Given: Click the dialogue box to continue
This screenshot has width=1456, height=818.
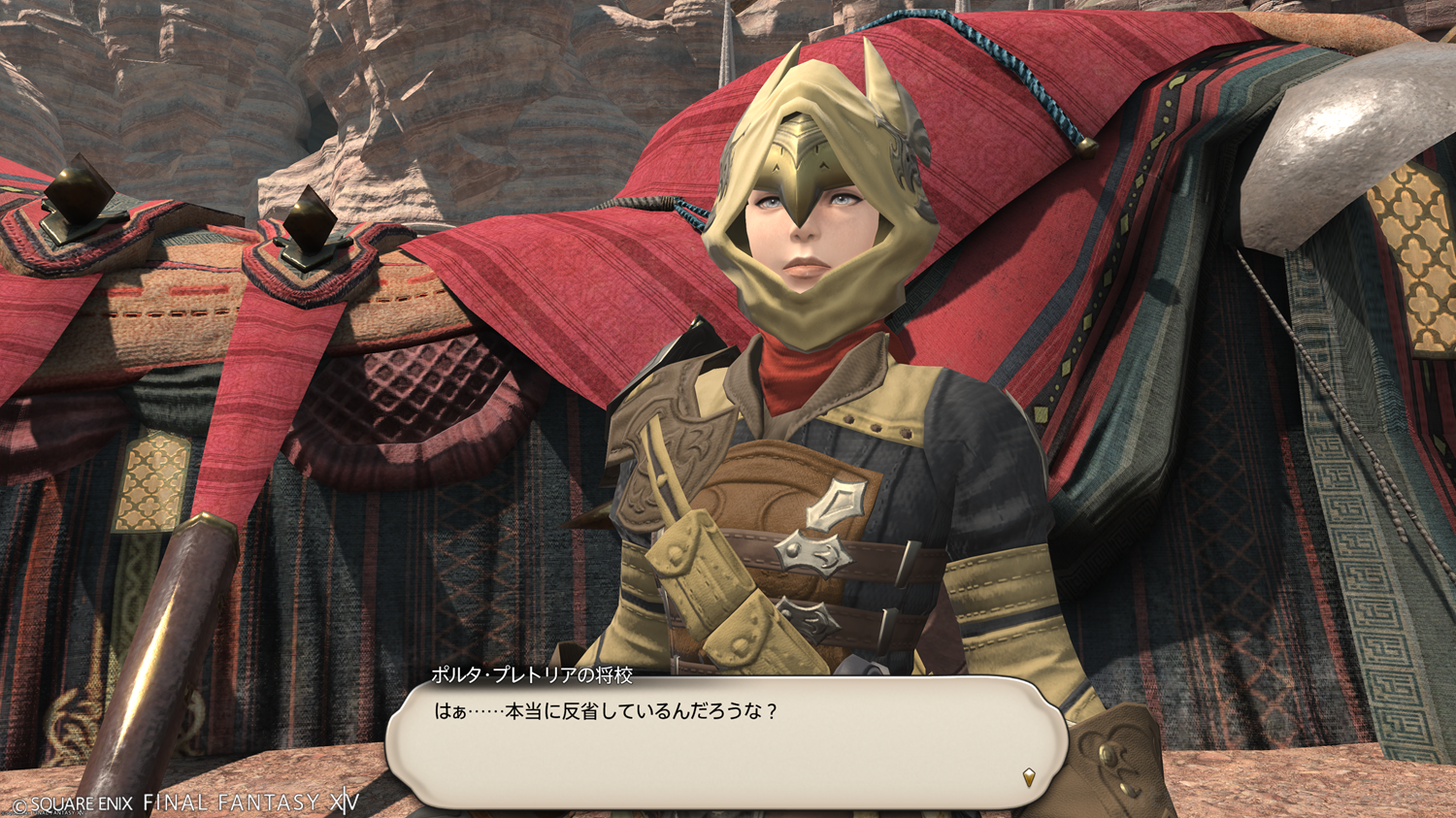Looking at the screenshot, I should (726, 742).
